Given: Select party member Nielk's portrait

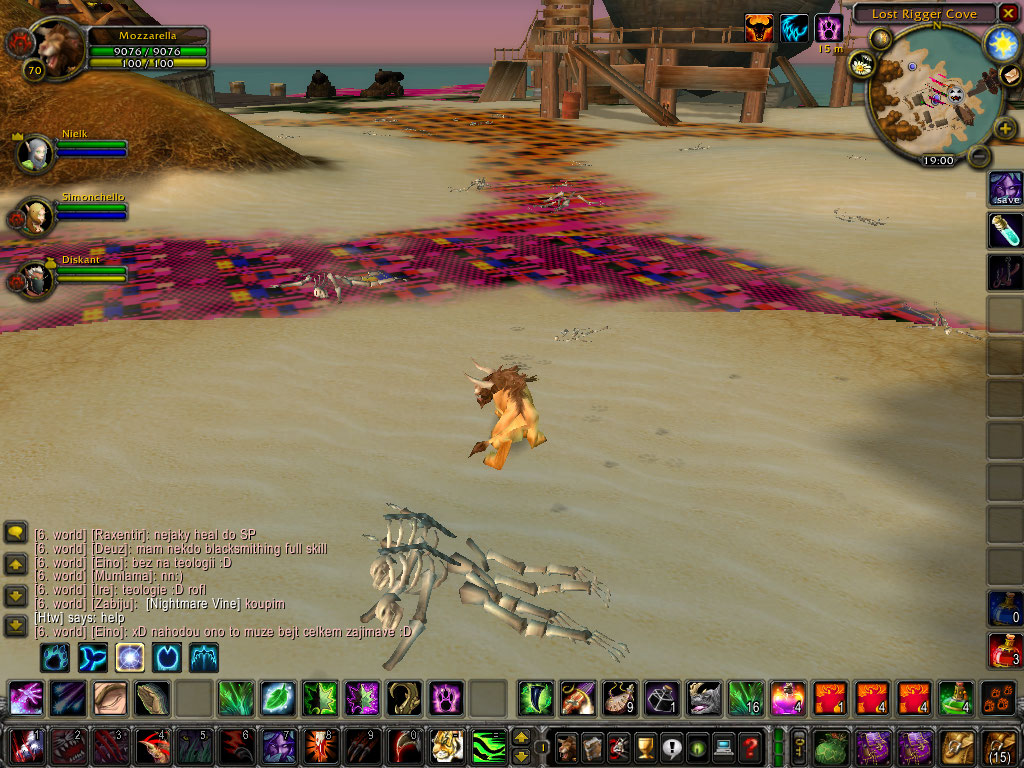Looking at the screenshot, I should (x=36, y=152).
